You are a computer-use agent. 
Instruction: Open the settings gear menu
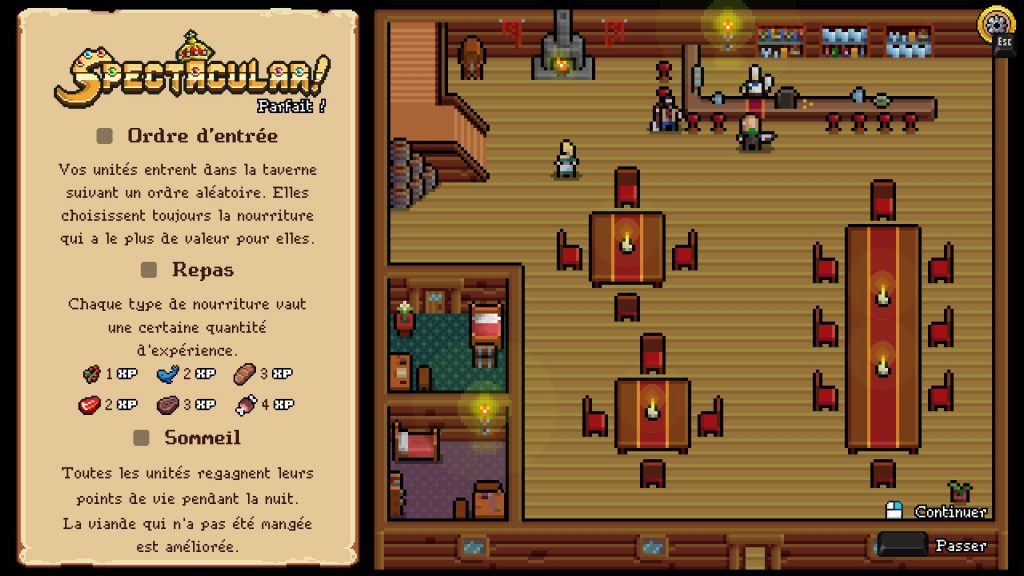point(996,24)
